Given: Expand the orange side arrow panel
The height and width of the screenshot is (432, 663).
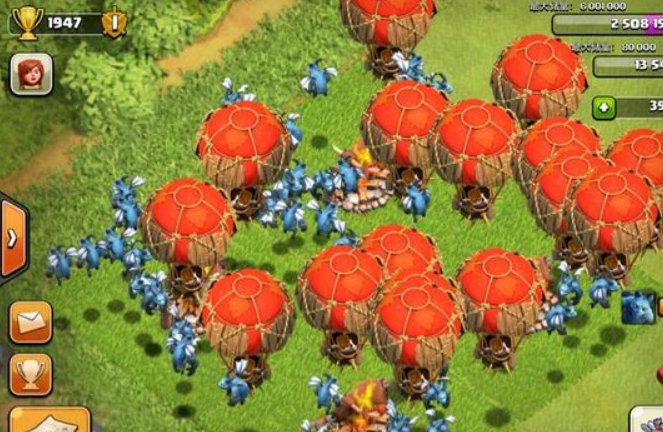Looking at the screenshot, I should [x=13, y=239].
